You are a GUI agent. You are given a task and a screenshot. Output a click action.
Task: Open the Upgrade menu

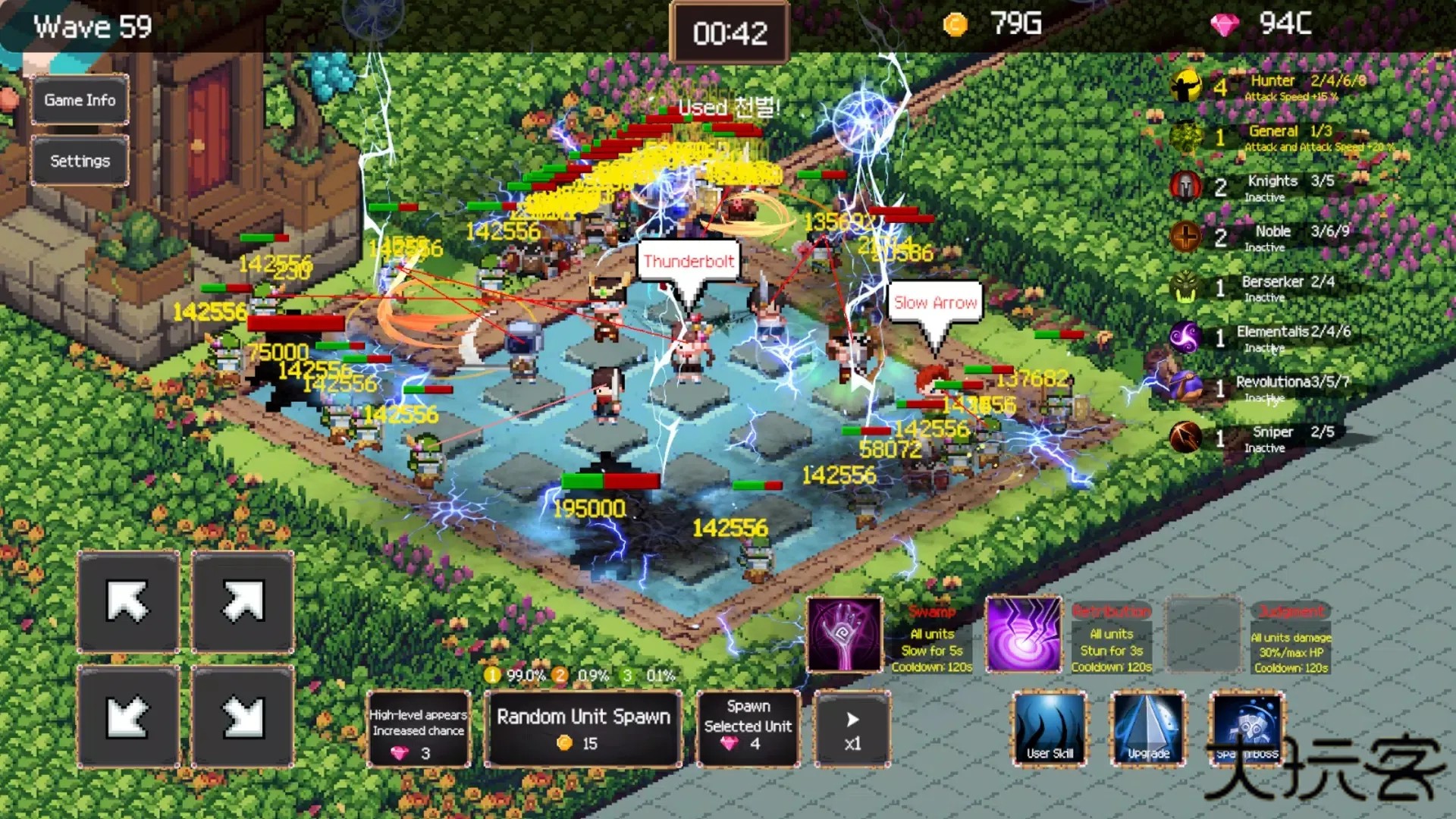[x=1148, y=728]
